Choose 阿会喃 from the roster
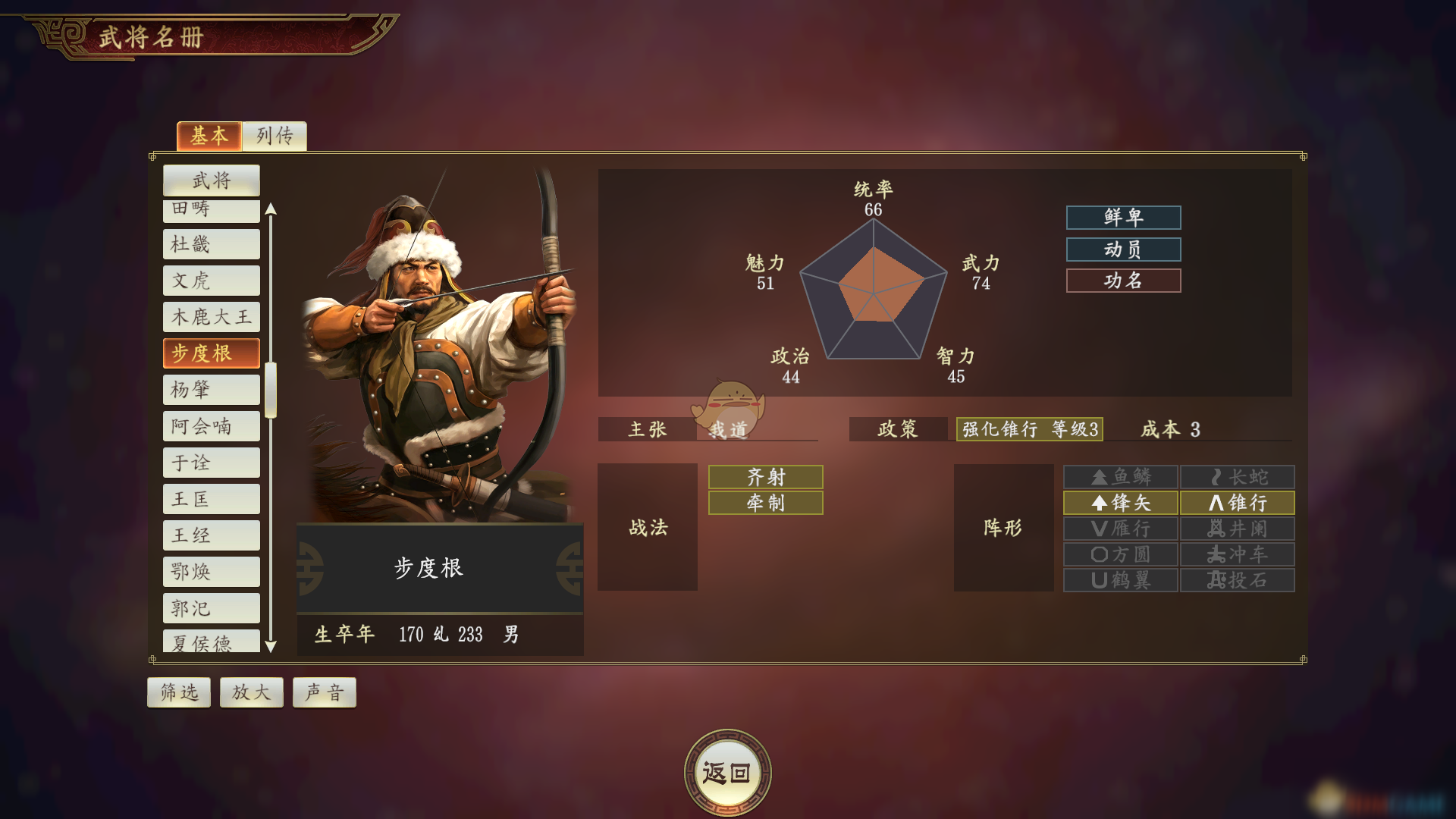Image resolution: width=1456 pixels, height=819 pixels. pyautogui.click(x=211, y=426)
